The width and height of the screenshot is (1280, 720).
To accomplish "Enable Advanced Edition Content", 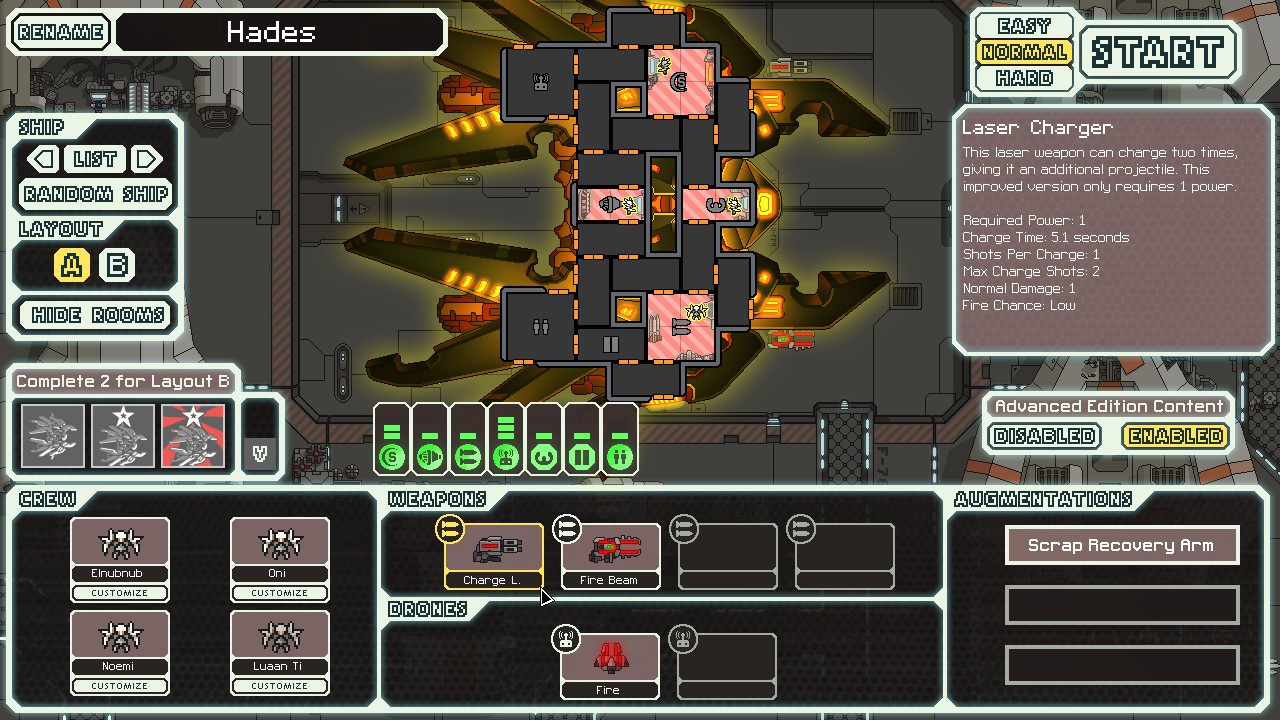I will point(1174,436).
